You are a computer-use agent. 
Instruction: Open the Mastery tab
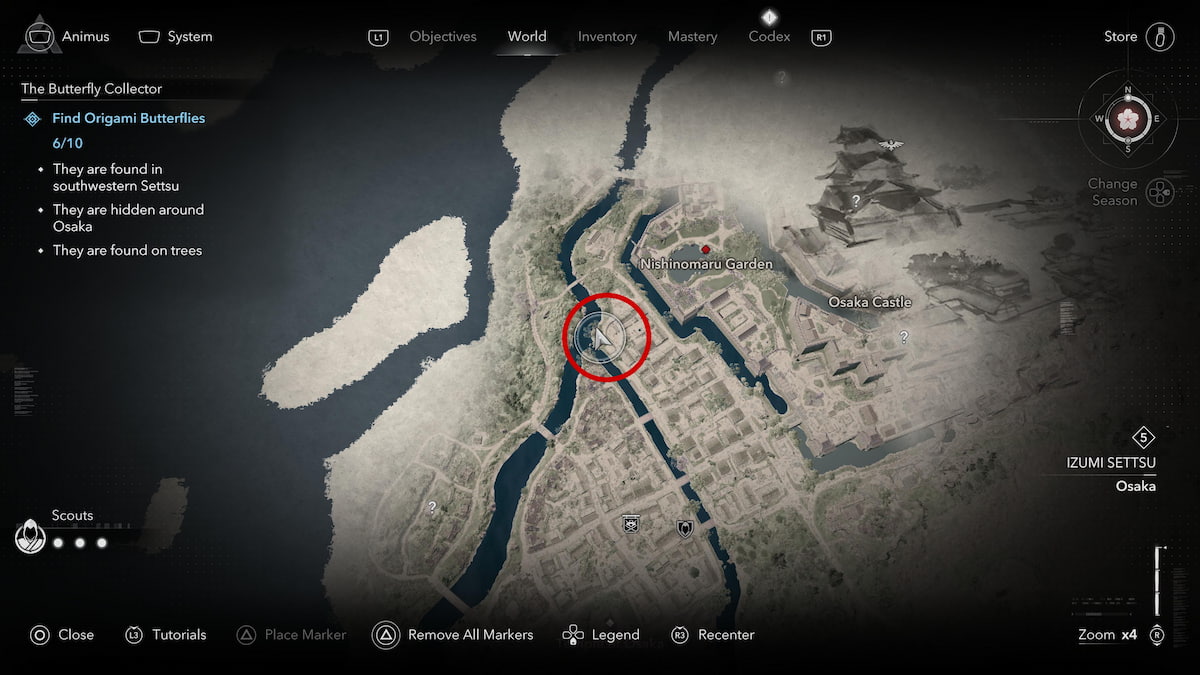coord(692,37)
